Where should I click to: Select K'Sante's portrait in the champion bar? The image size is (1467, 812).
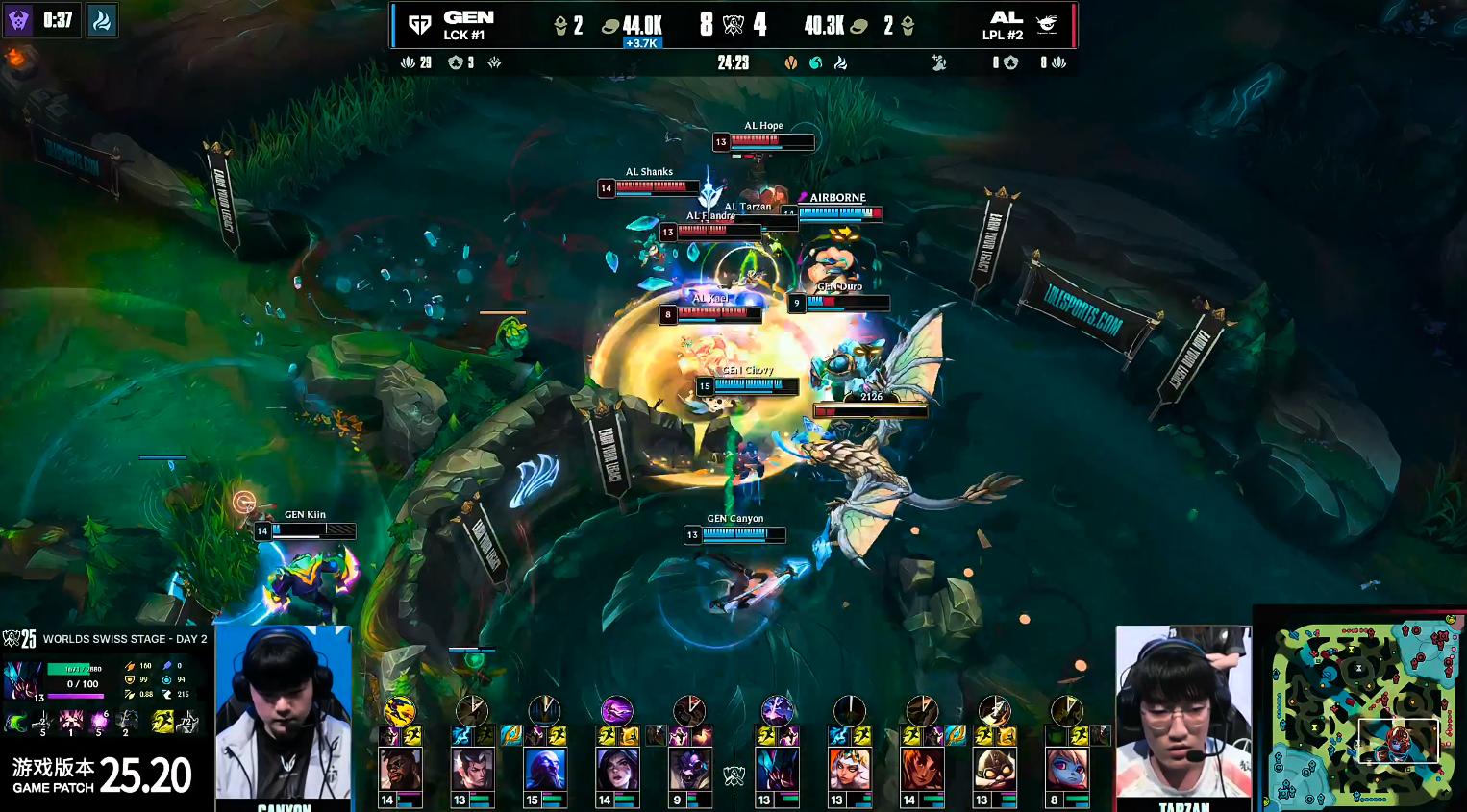point(400,771)
